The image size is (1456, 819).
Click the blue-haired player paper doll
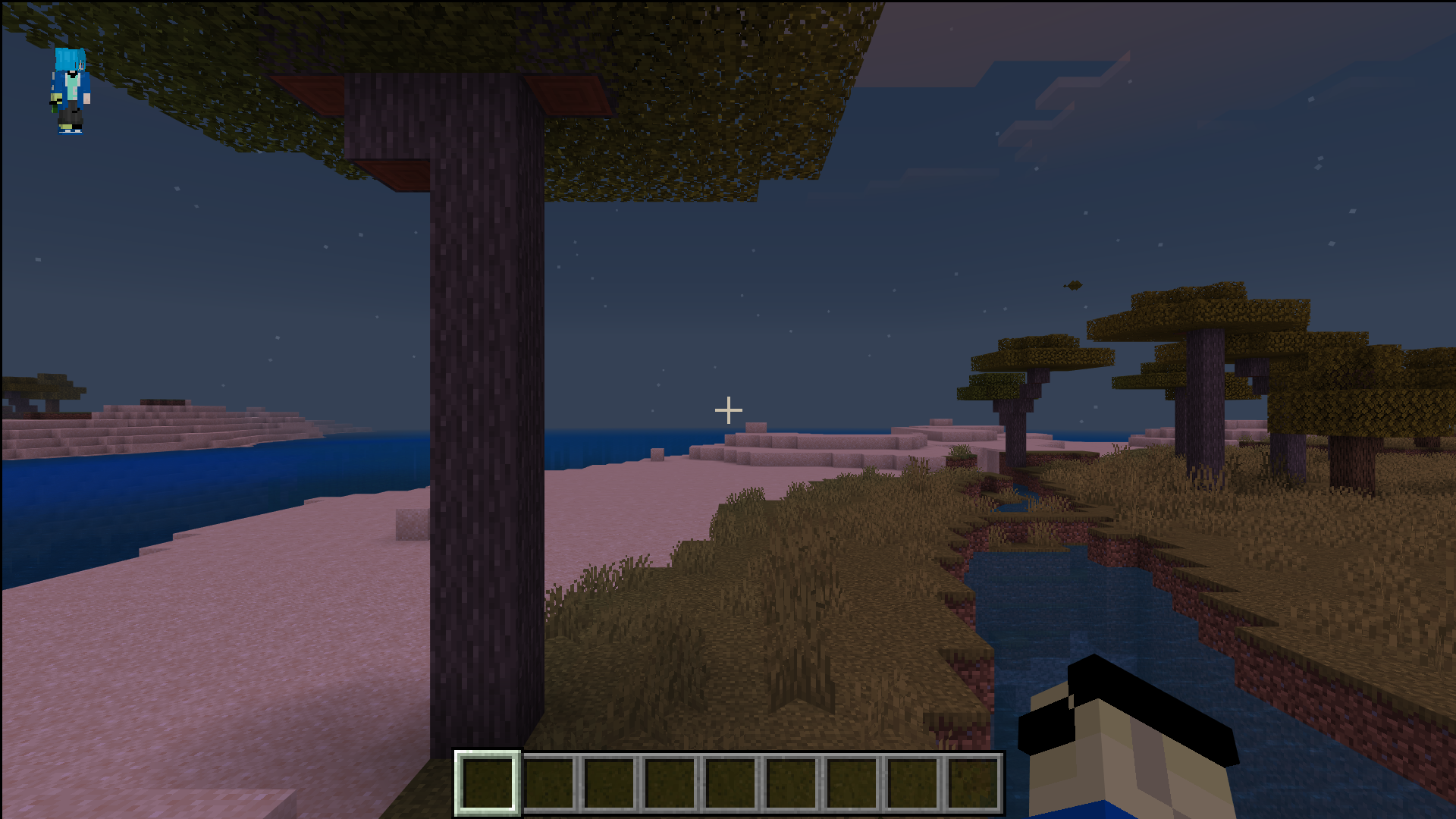click(x=71, y=90)
